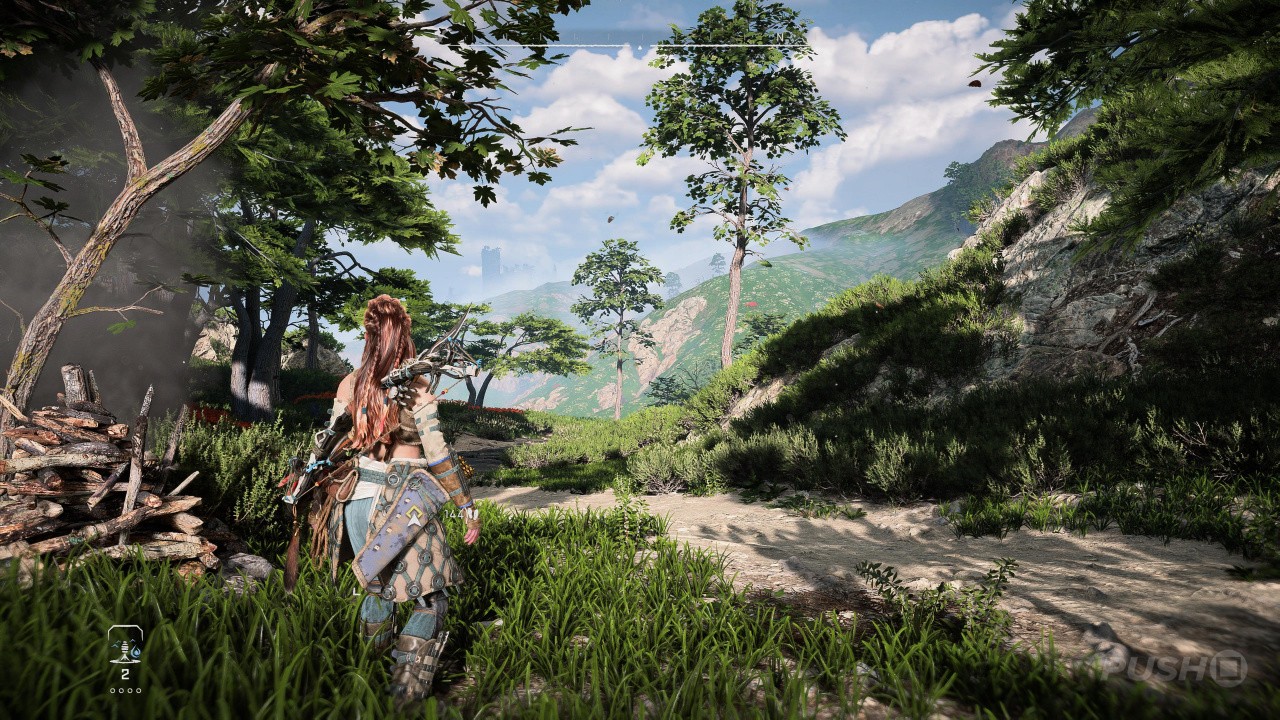
Task: Click the compass bar's north marker
Action: click(779, 38)
